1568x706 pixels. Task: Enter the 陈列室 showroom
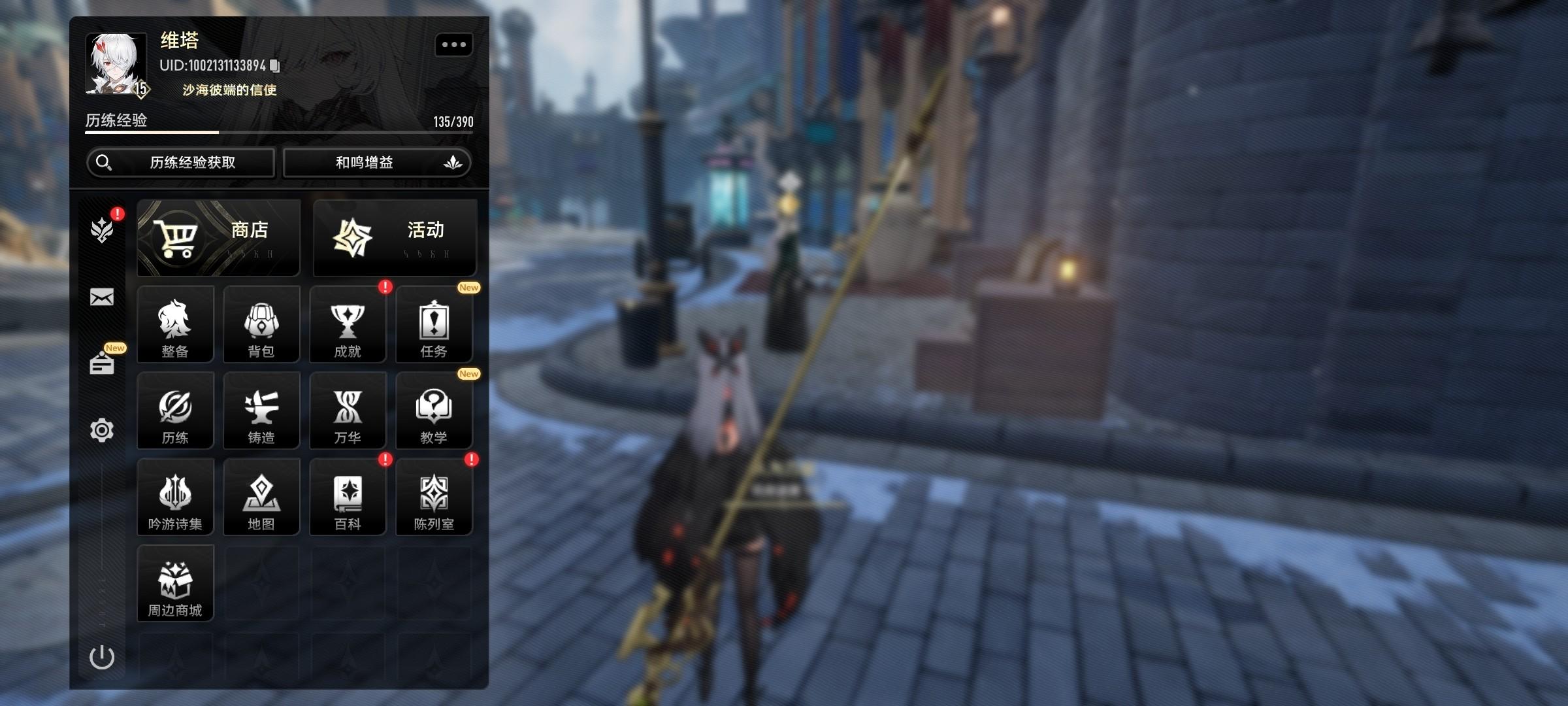(434, 497)
